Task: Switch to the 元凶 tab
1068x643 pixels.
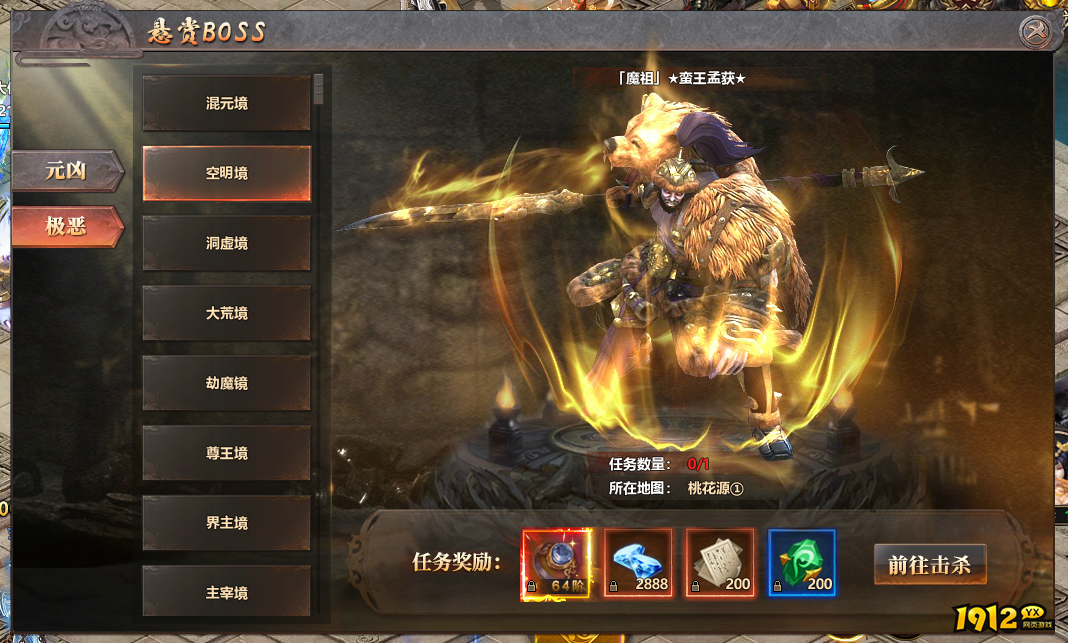Action: click(66, 171)
